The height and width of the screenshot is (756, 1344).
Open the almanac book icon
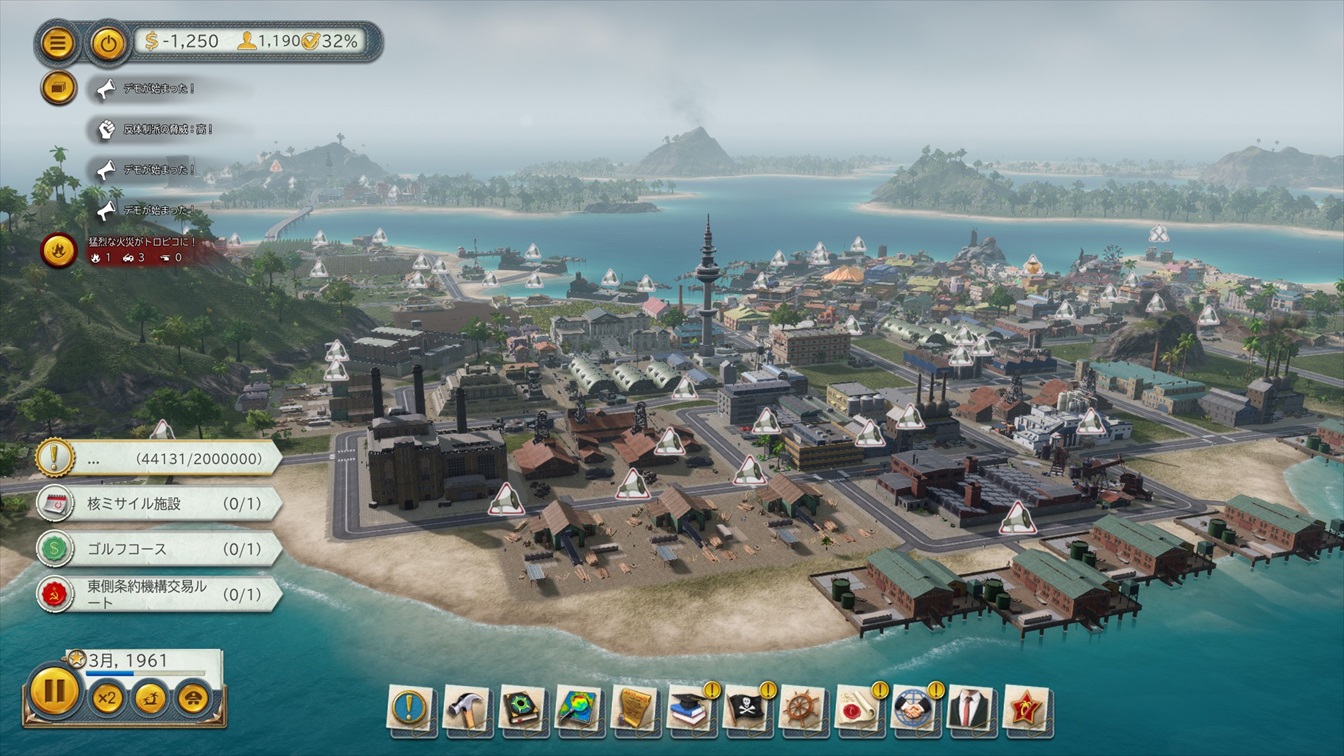tap(522, 708)
